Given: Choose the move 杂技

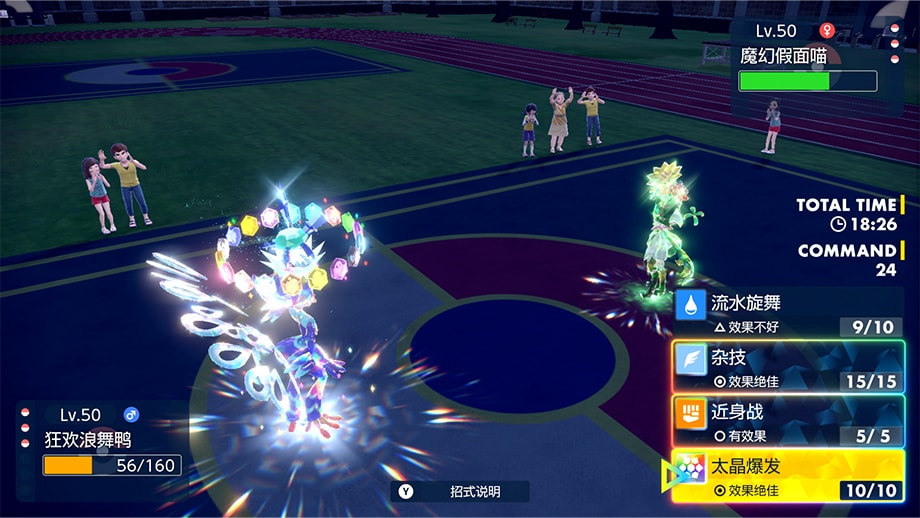Looking at the screenshot, I should coord(788,366).
